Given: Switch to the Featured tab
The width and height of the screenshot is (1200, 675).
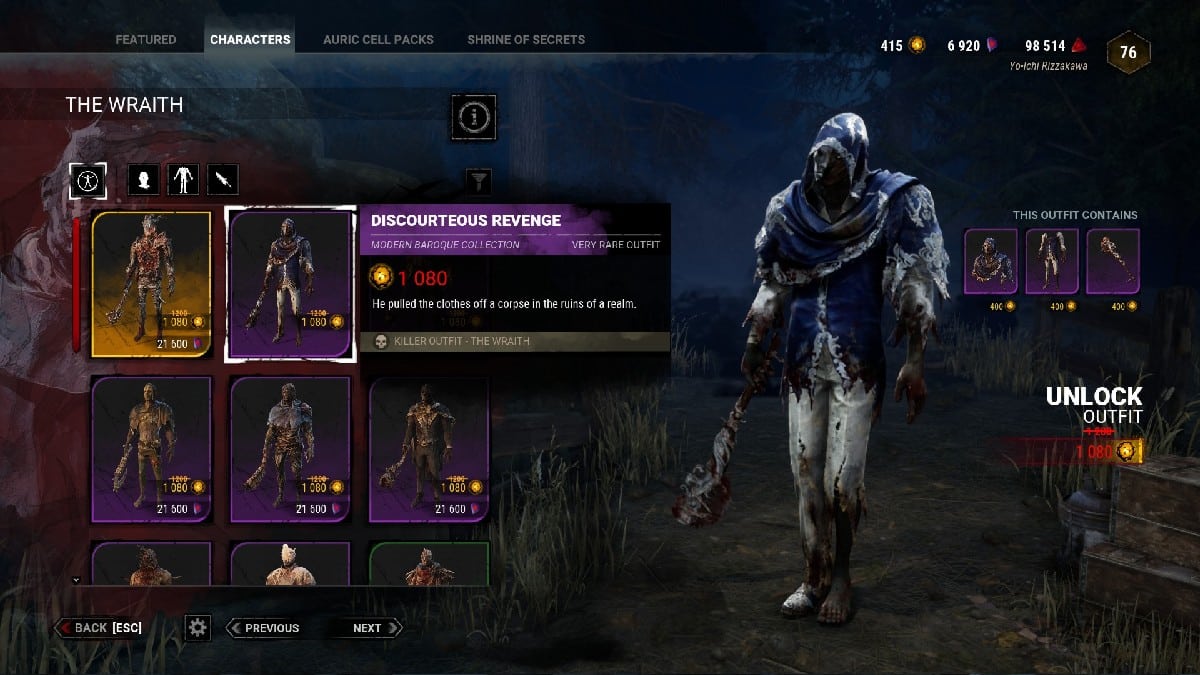Looking at the screenshot, I should coord(145,40).
